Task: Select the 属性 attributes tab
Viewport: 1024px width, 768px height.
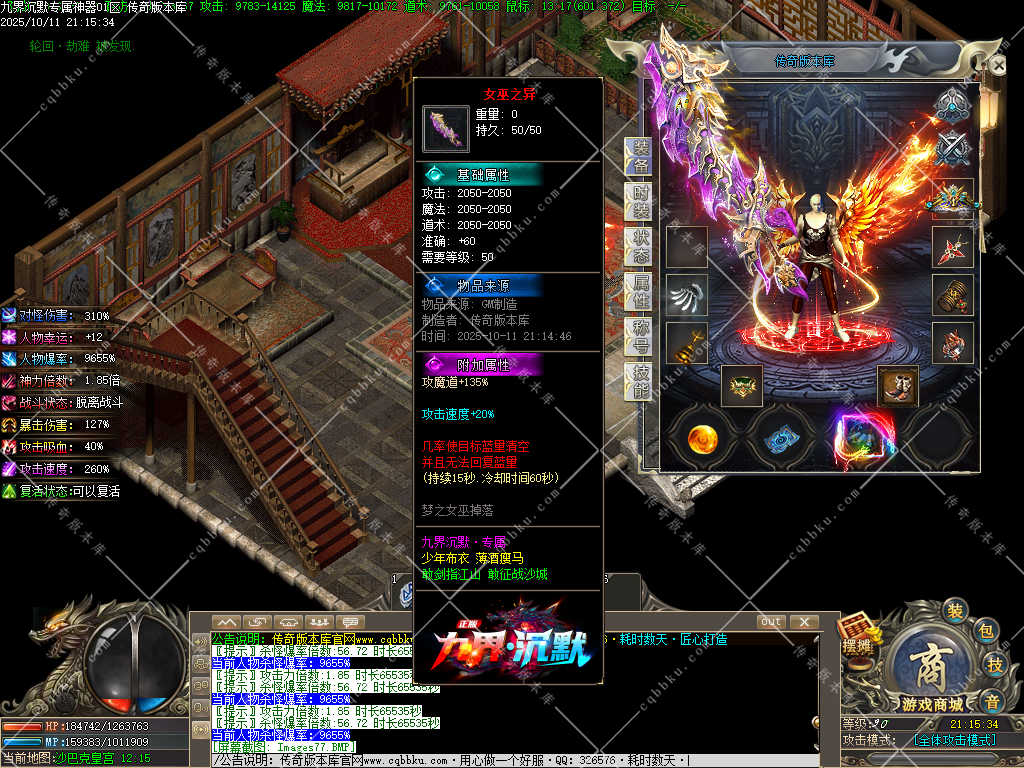Action: [x=639, y=291]
